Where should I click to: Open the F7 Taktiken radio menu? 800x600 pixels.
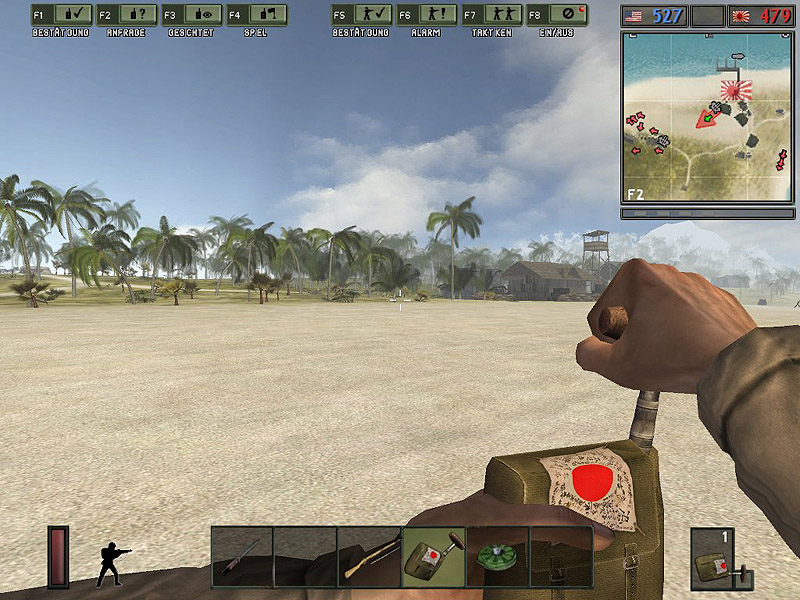492,15
